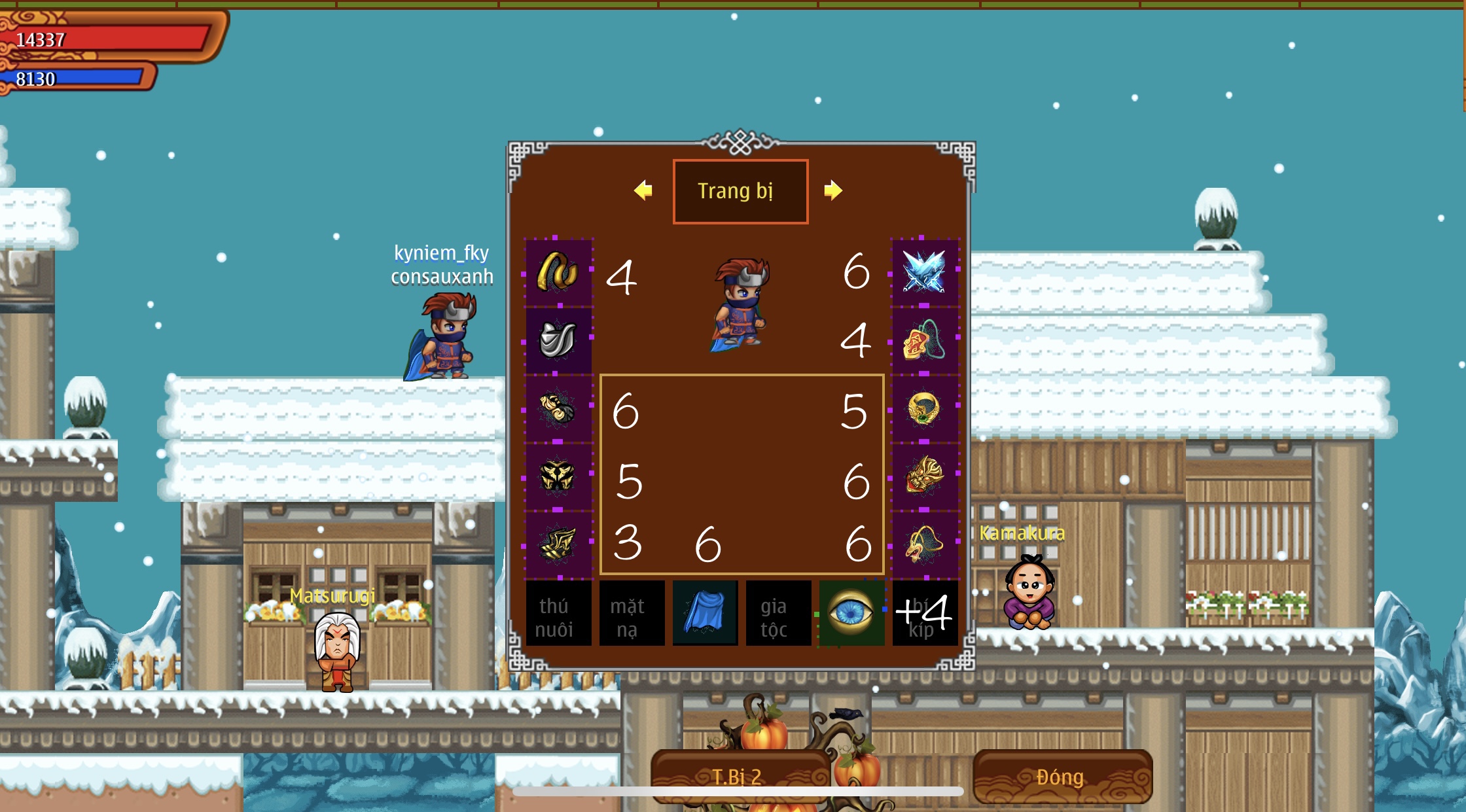Select the golden gloves equipment slot
Image resolution: width=1466 pixels, height=812 pixels.
click(558, 409)
